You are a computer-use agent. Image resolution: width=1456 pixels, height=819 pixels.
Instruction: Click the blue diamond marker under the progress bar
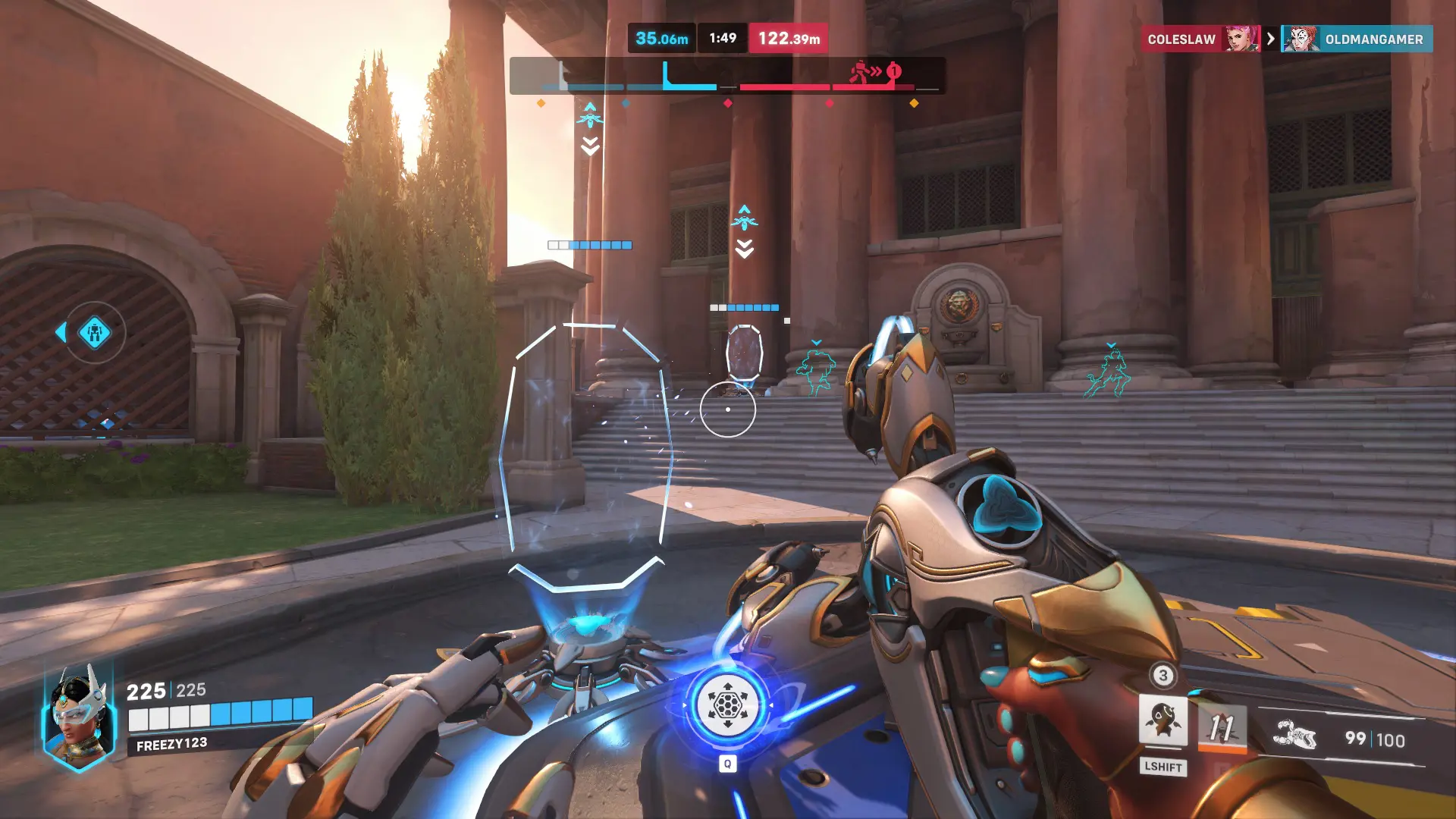coord(626,104)
